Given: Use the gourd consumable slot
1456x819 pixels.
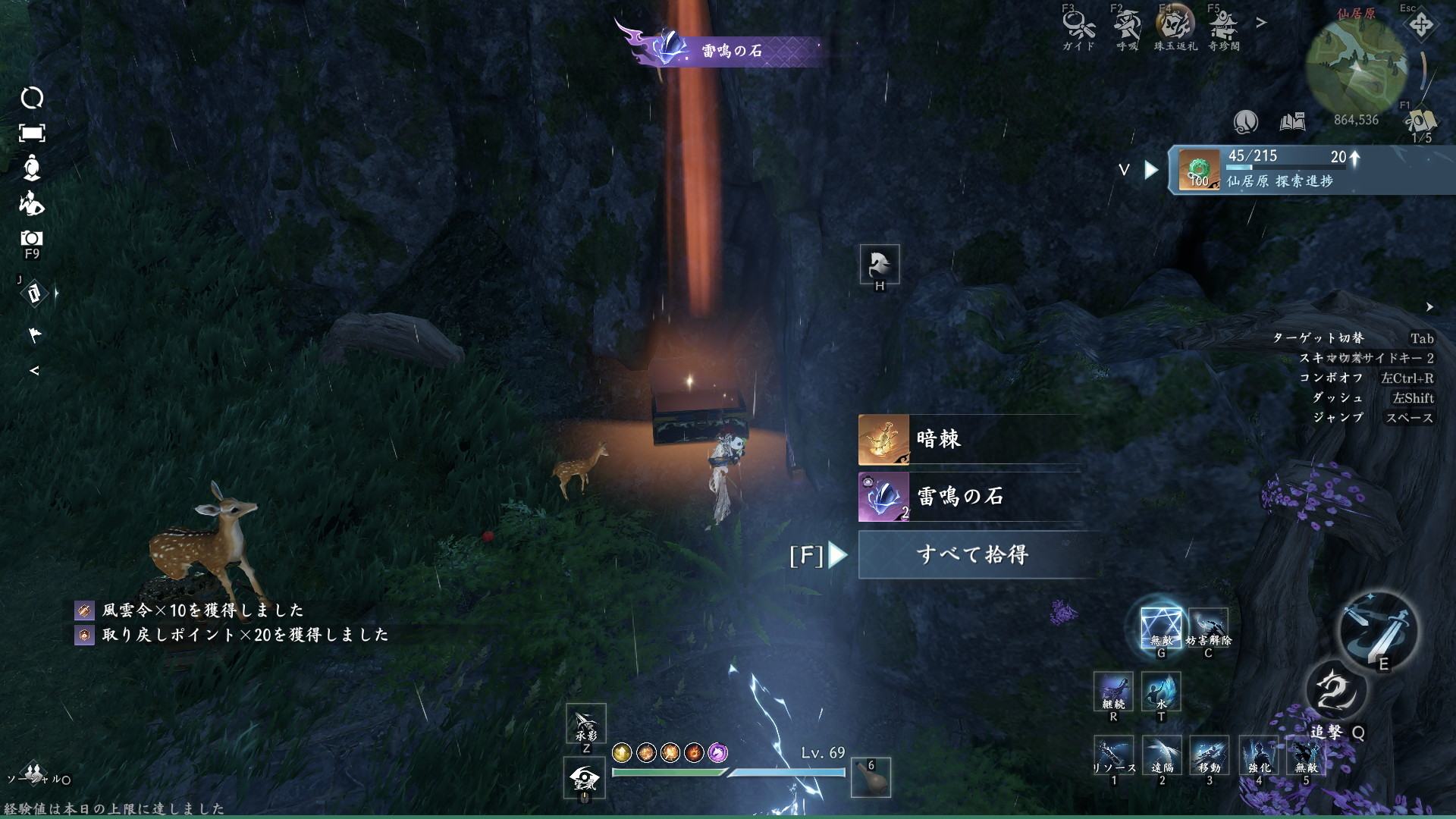Looking at the screenshot, I should tap(871, 777).
